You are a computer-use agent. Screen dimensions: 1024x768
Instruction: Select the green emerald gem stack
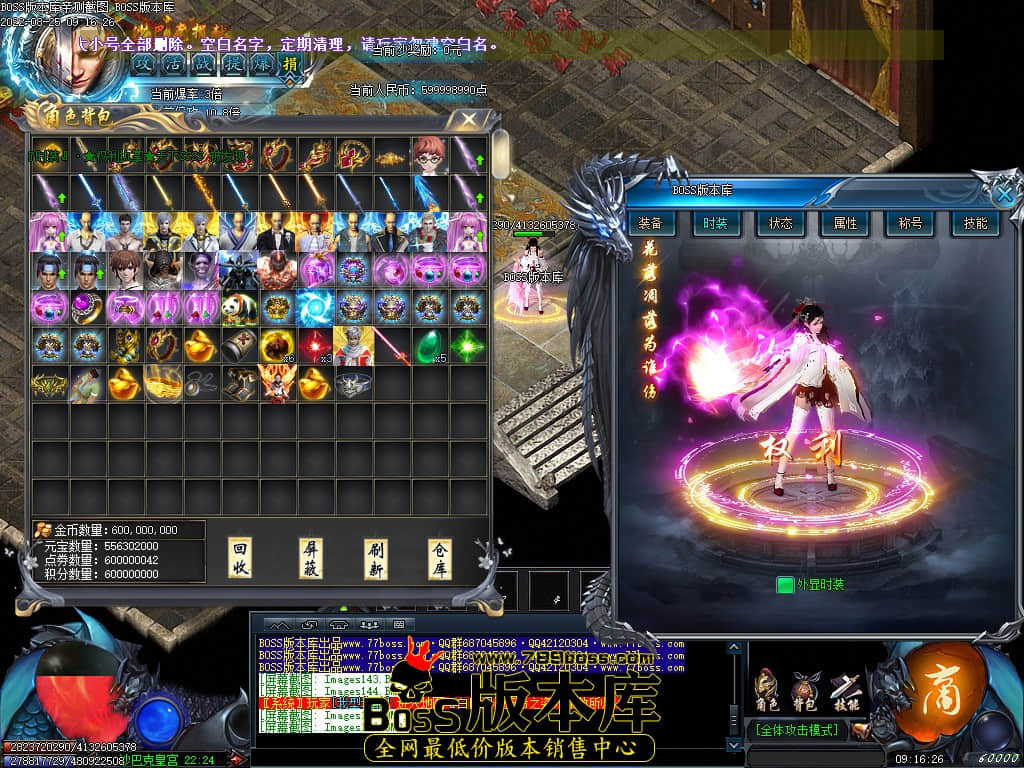click(430, 346)
